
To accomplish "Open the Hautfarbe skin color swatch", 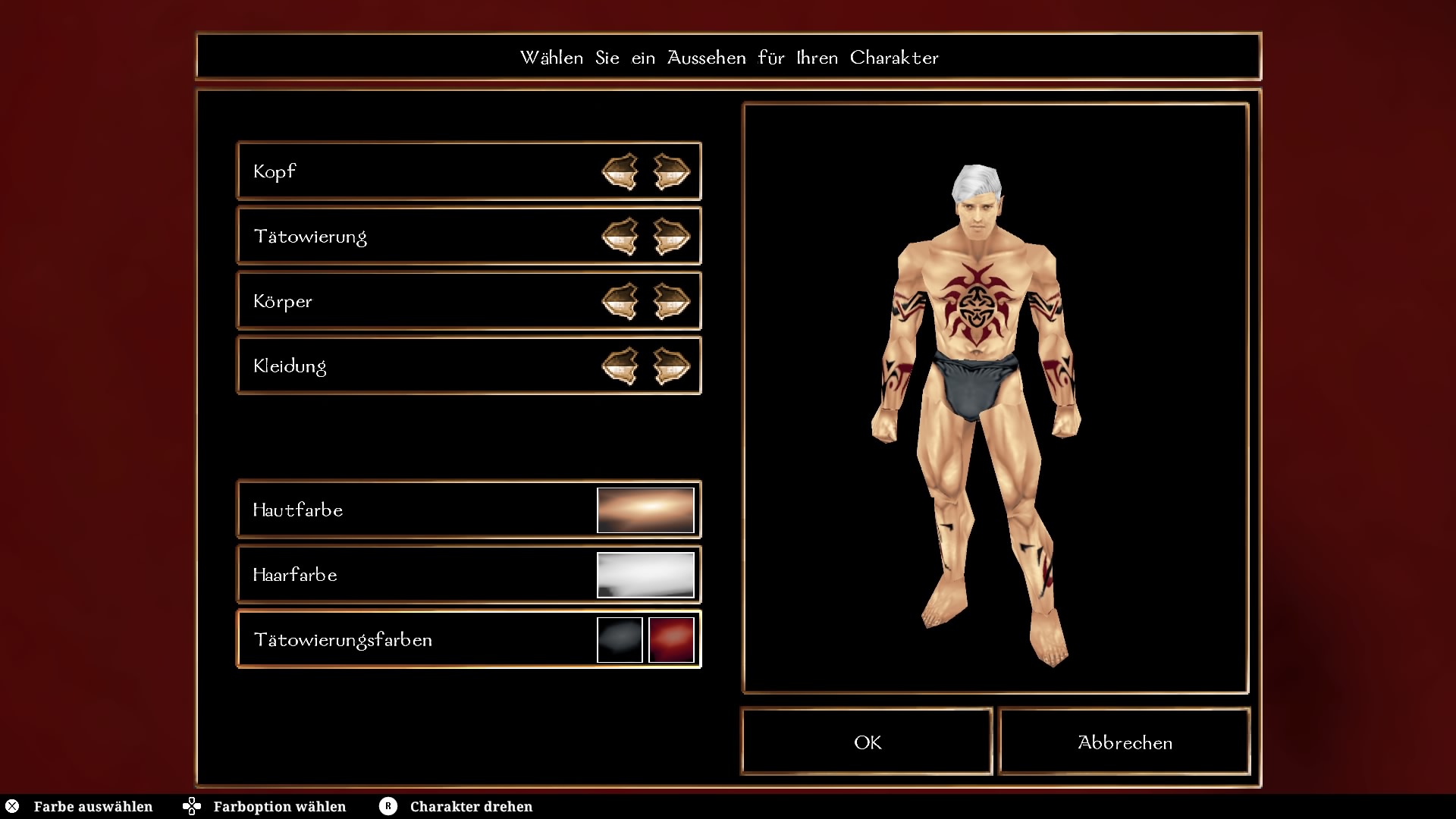I will pyautogui.click(x=645, y=510).
